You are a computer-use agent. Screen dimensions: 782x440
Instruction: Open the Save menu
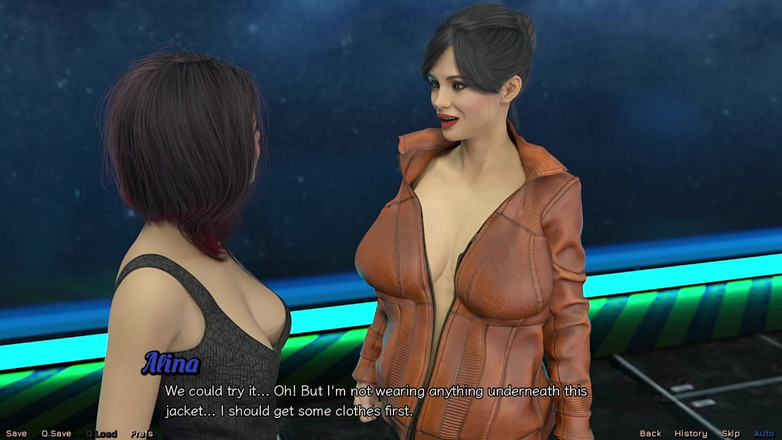tap(16, 434)
